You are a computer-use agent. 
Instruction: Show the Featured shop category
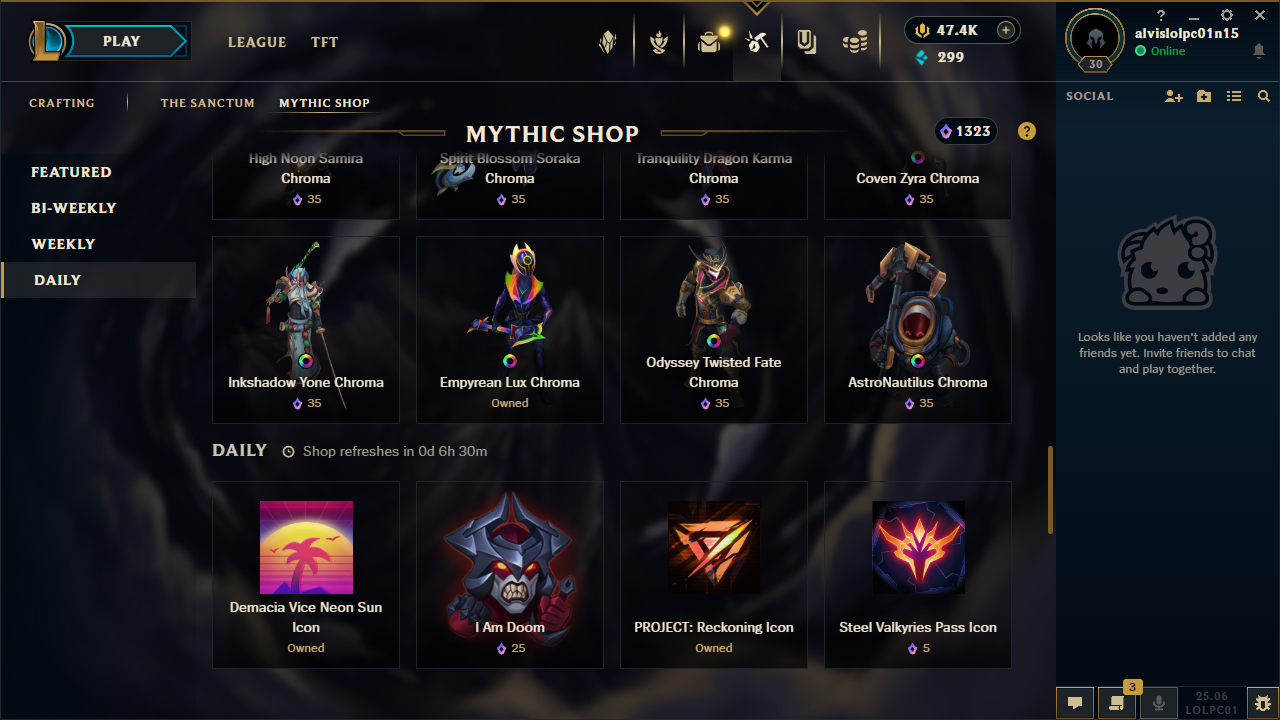tap(71, 172)
